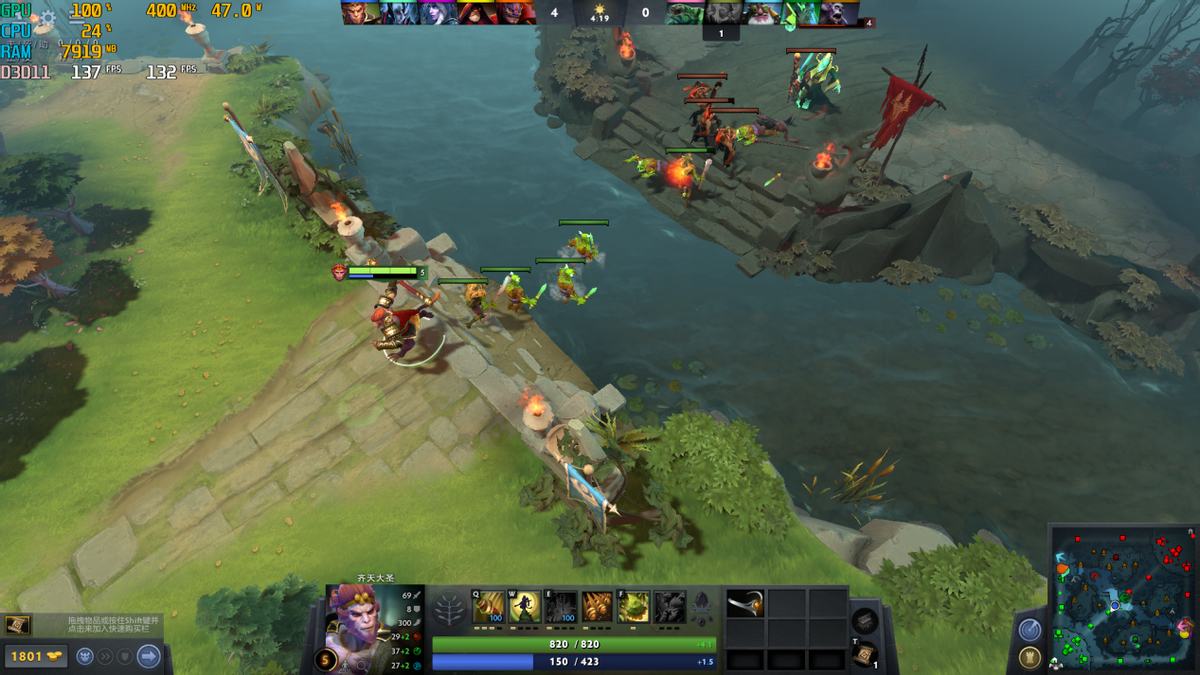Click the quick-buy scroll item
The height and width of the screenshot is (675, 1200).
pyautogui.click(x=17, y=625)
